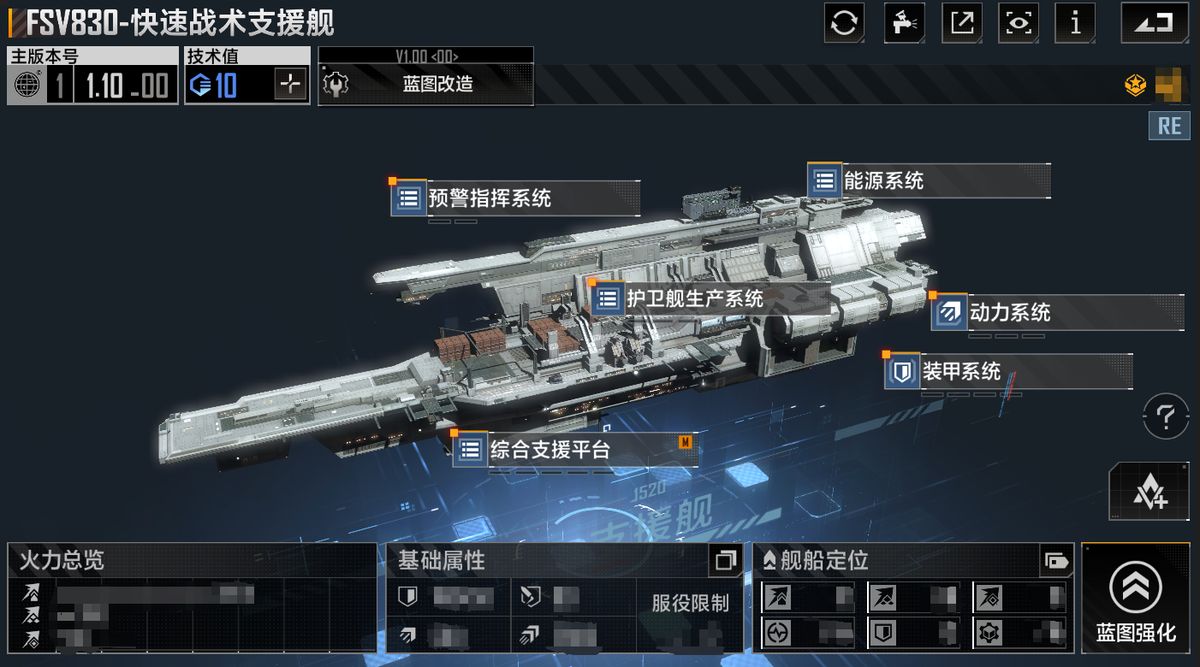Open the 动力系统 propulsion module

(1009, 312)
